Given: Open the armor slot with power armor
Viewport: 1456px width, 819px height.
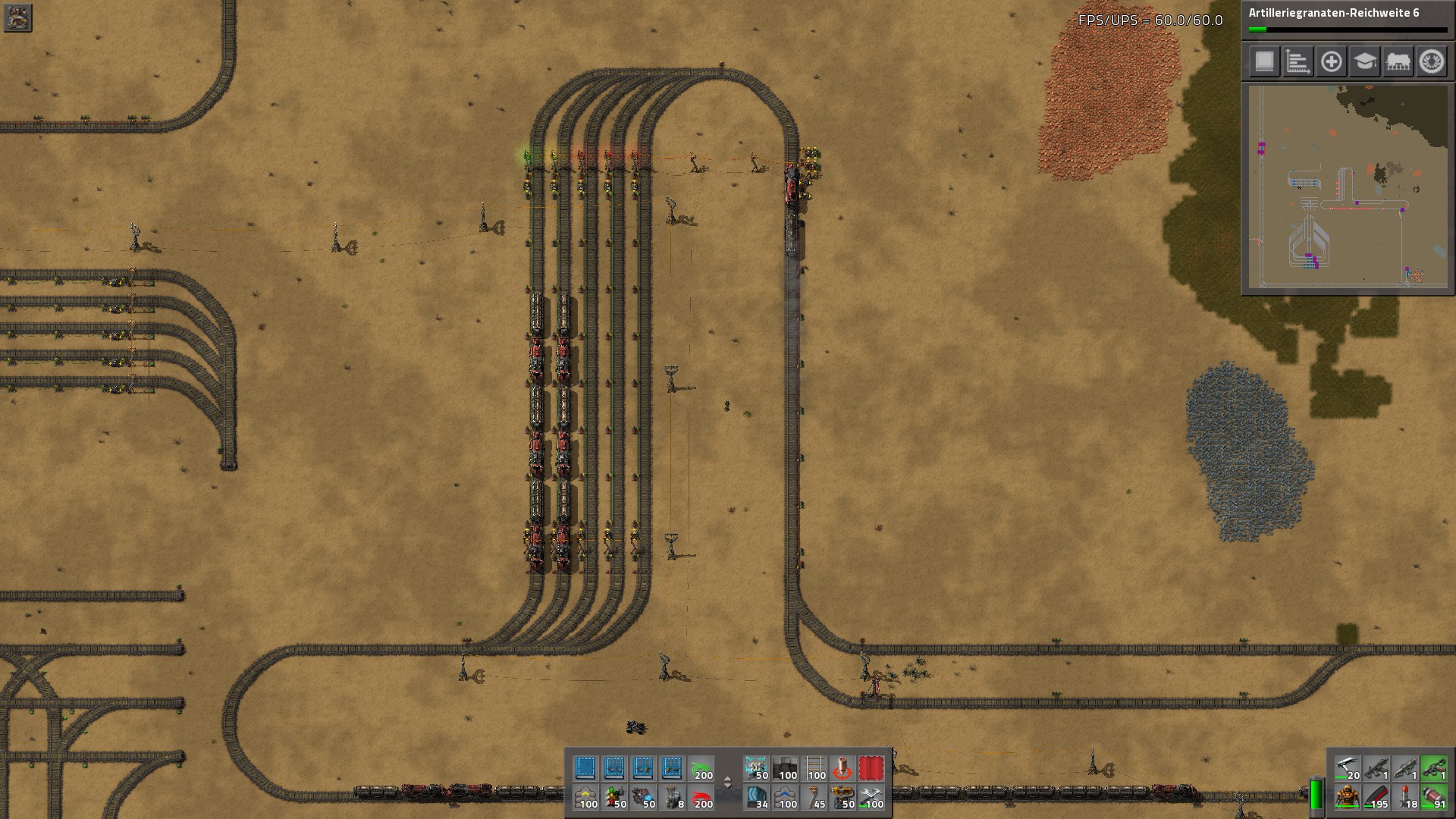Looking at the screenshot, I should 1347,797.
